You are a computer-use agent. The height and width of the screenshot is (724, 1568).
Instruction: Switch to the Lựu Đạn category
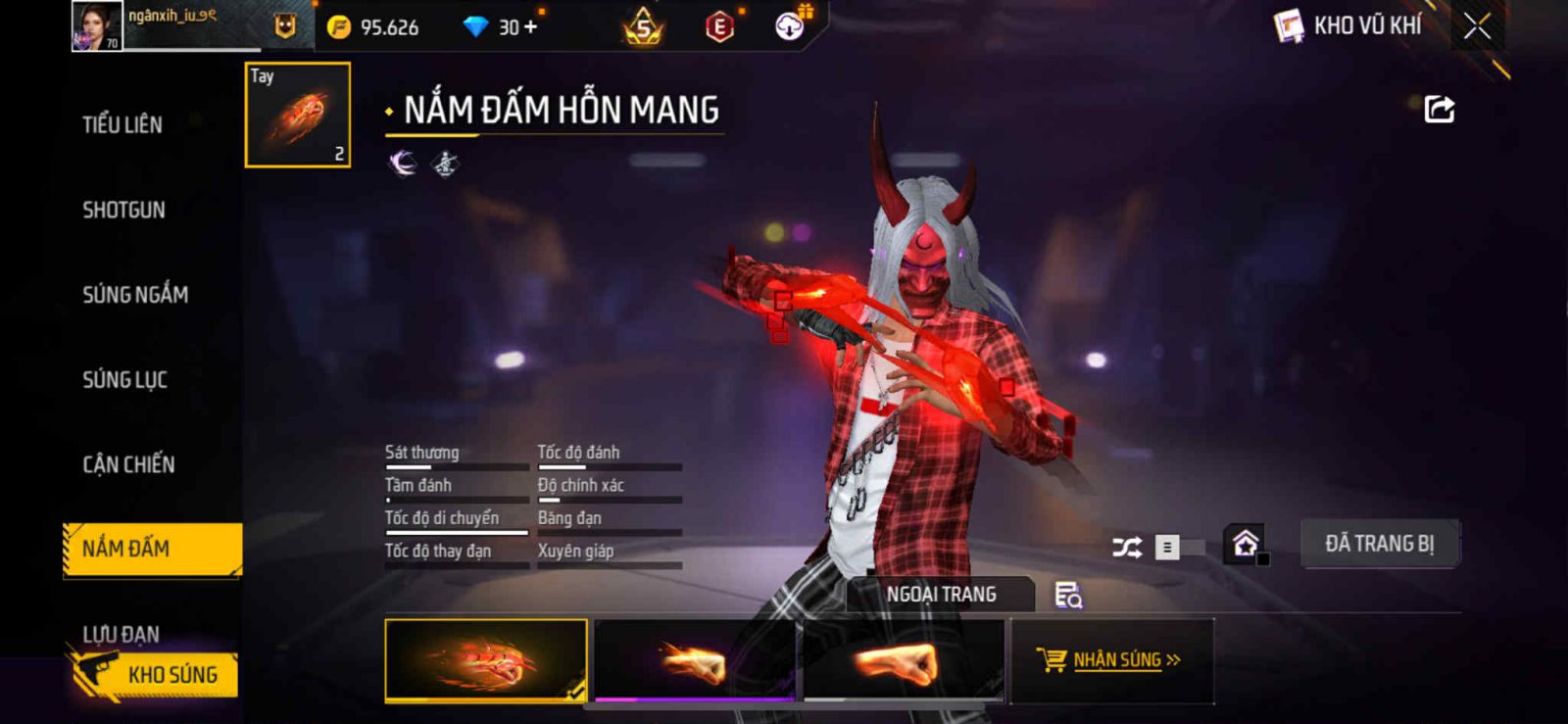(x=121, y=634)
